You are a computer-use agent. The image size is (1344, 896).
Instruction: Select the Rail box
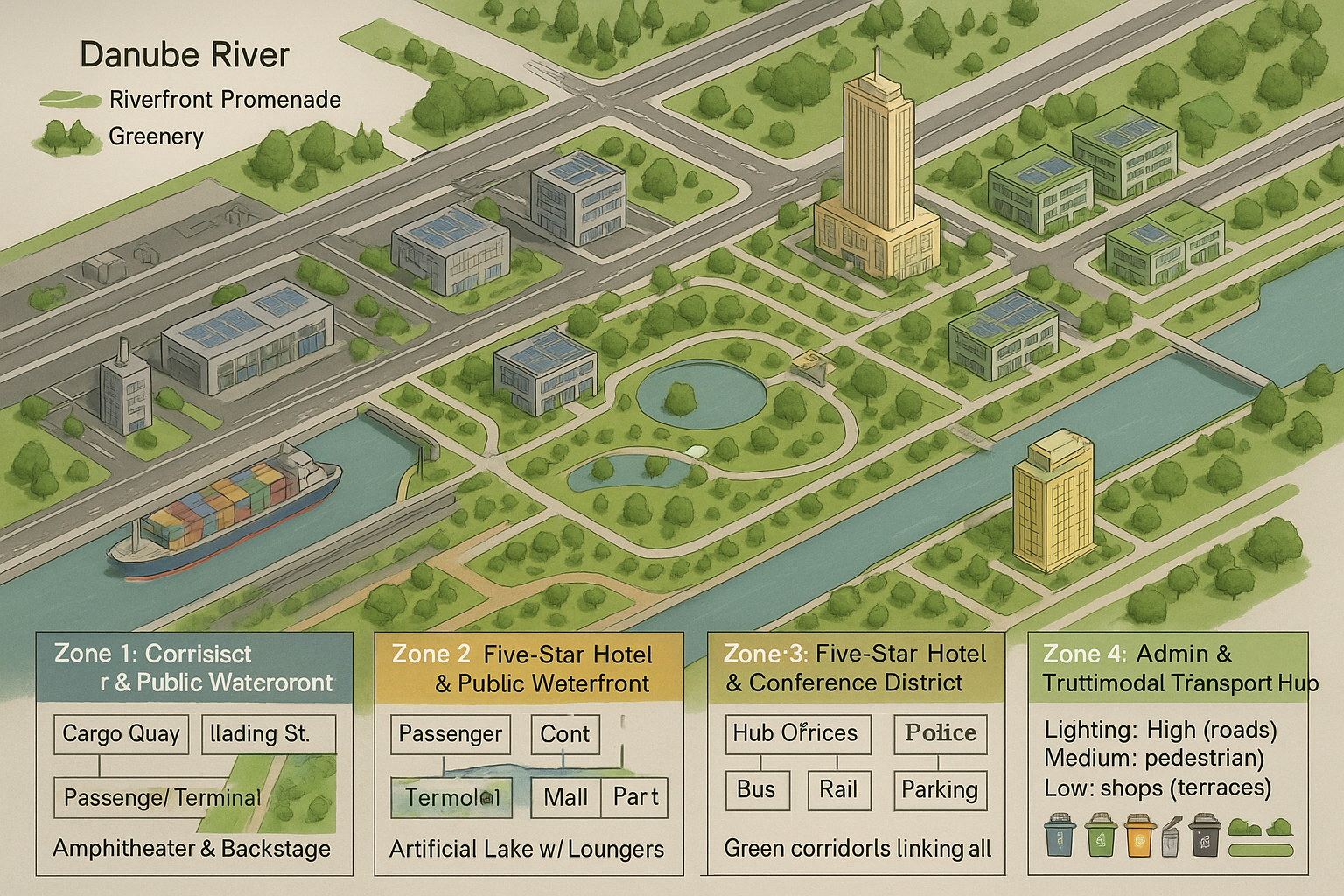[837, 789]
